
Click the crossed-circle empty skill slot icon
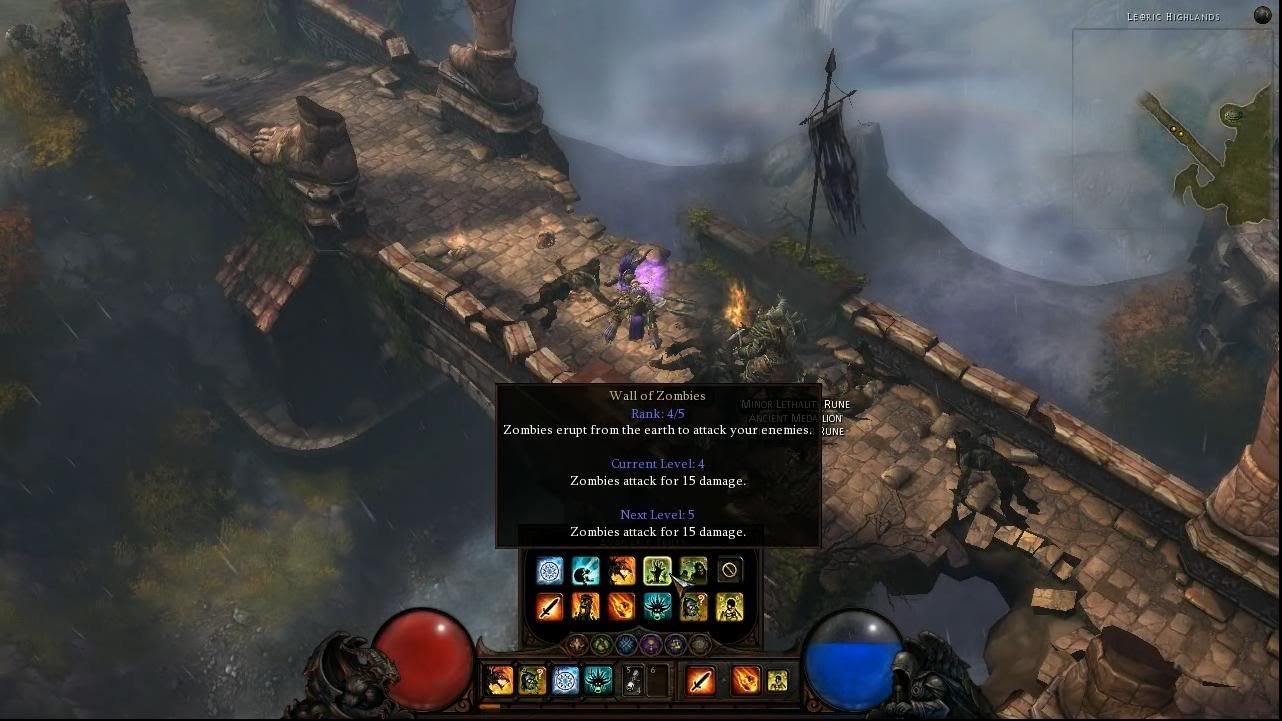729,570
